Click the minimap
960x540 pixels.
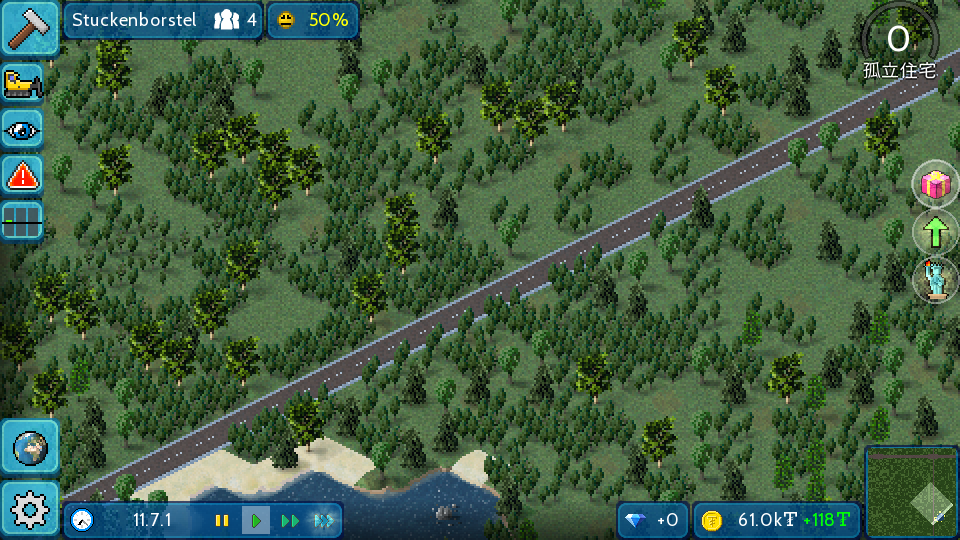(x=911, y=491)
